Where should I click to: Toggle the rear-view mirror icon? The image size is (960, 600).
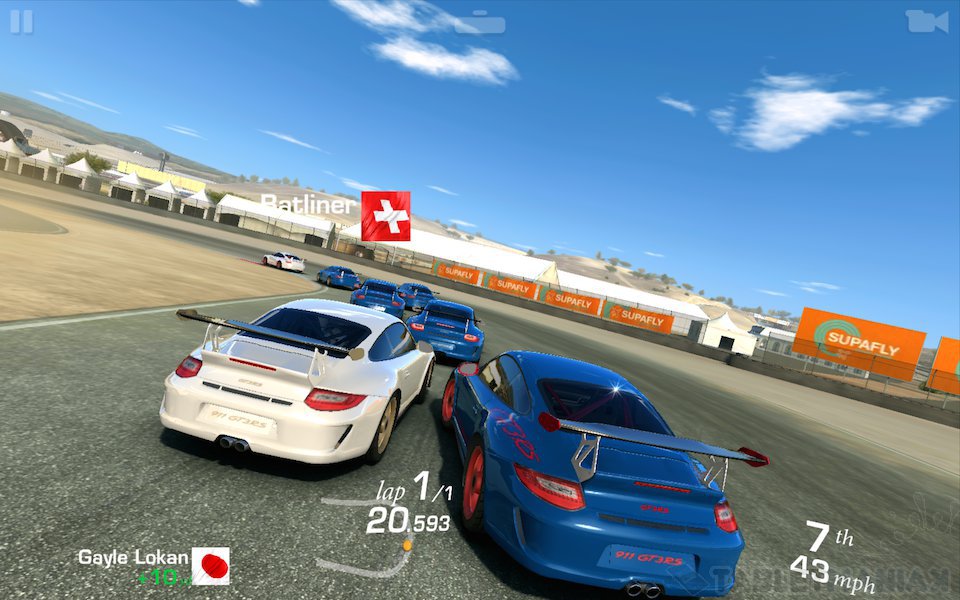[x=480, y=22]
